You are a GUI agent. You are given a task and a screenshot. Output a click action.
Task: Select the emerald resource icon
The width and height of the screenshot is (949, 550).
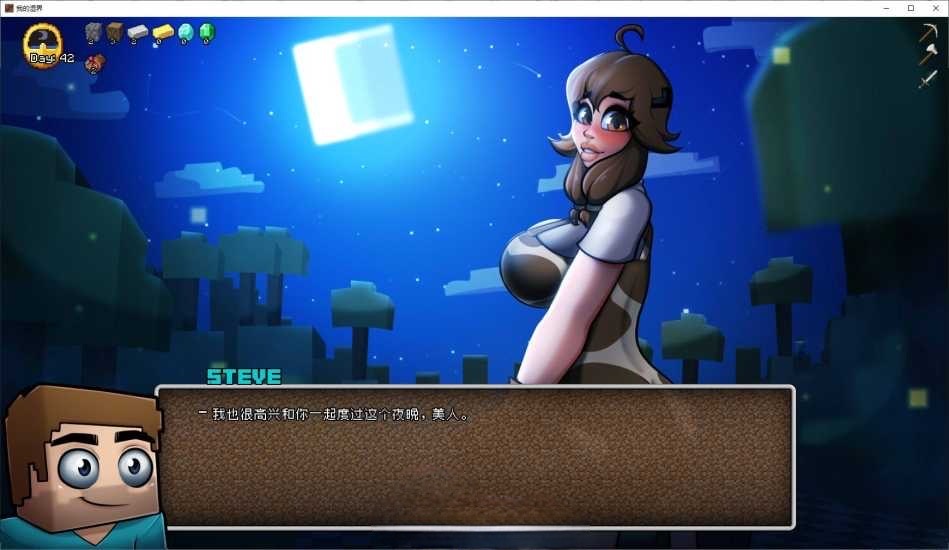[206, 33]
